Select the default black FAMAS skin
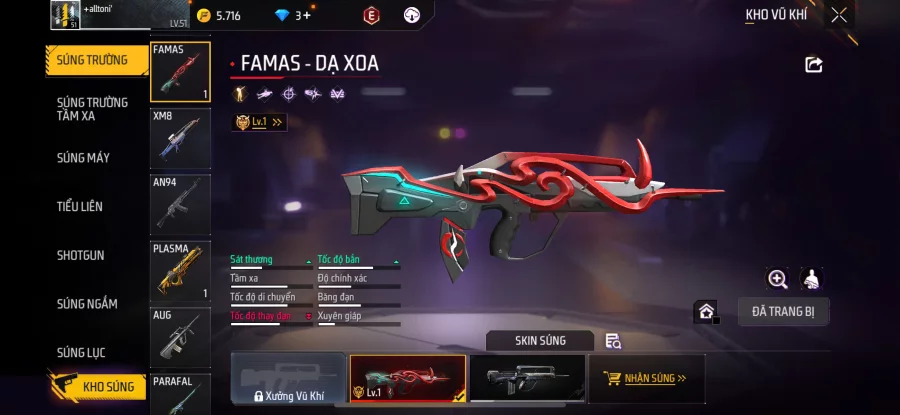The height and width of the screenshot is (415, 900). pos(527,379)
